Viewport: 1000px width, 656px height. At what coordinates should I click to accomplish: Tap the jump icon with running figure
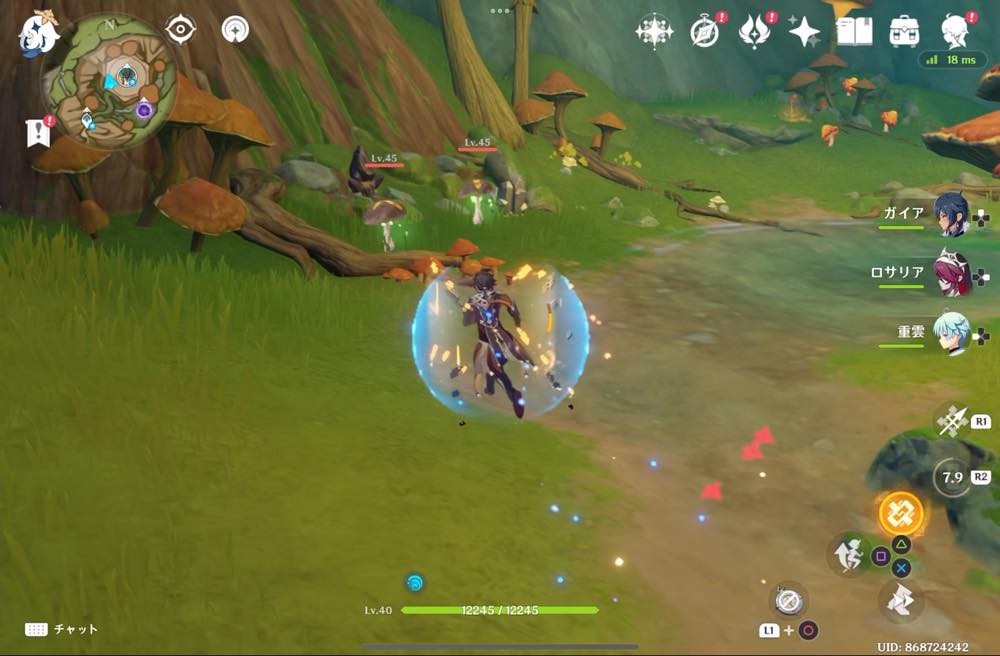tap(848, 555)
